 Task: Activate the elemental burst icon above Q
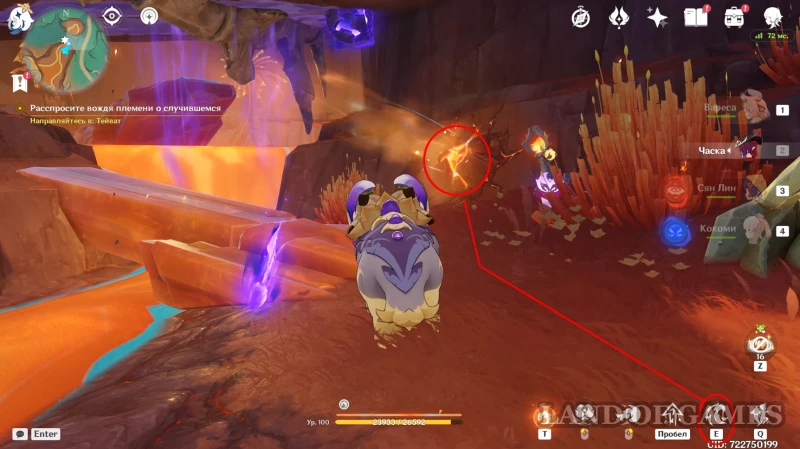click(760, 412)
